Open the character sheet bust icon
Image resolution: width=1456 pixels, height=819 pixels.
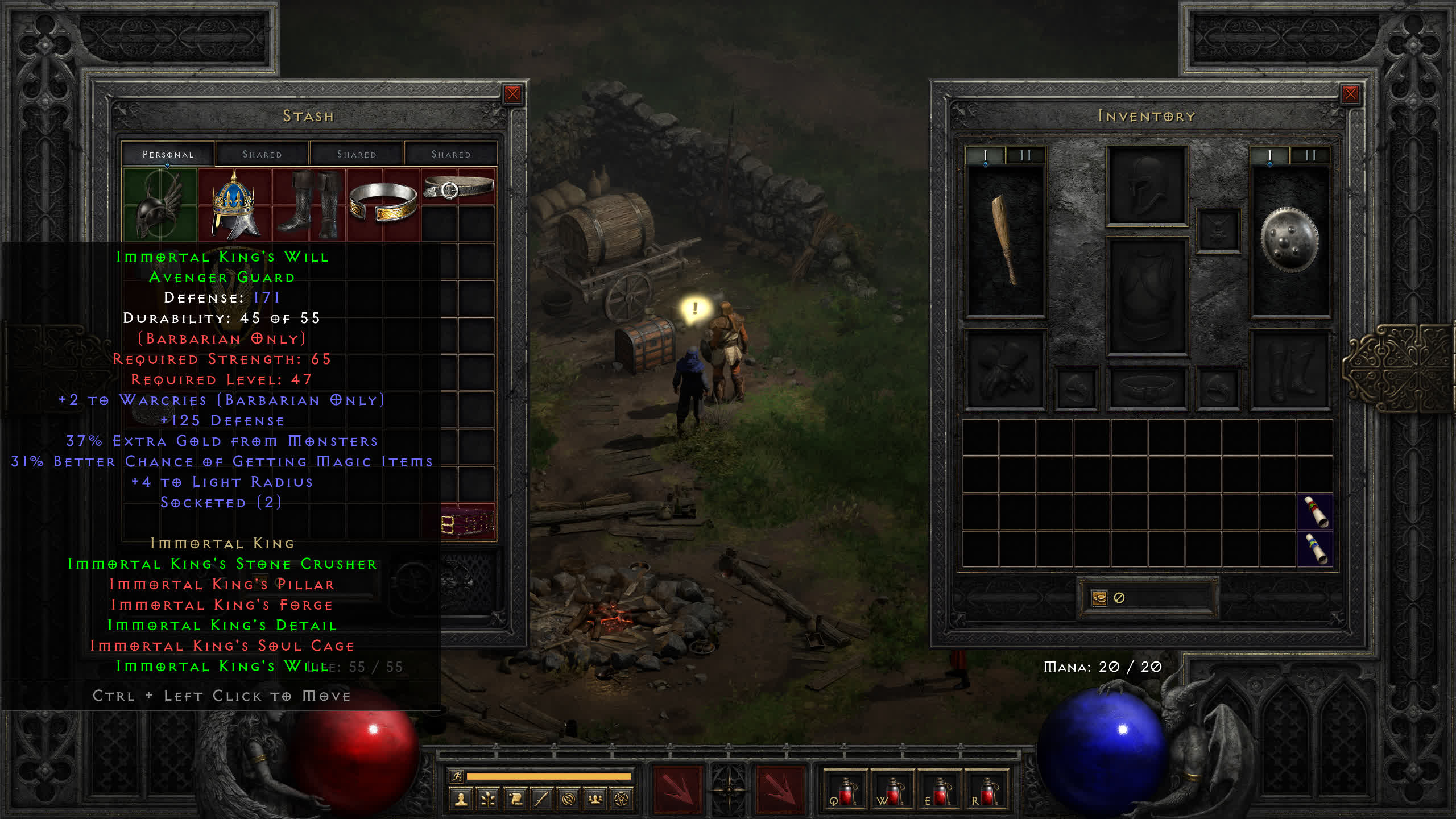pos(461,800)
